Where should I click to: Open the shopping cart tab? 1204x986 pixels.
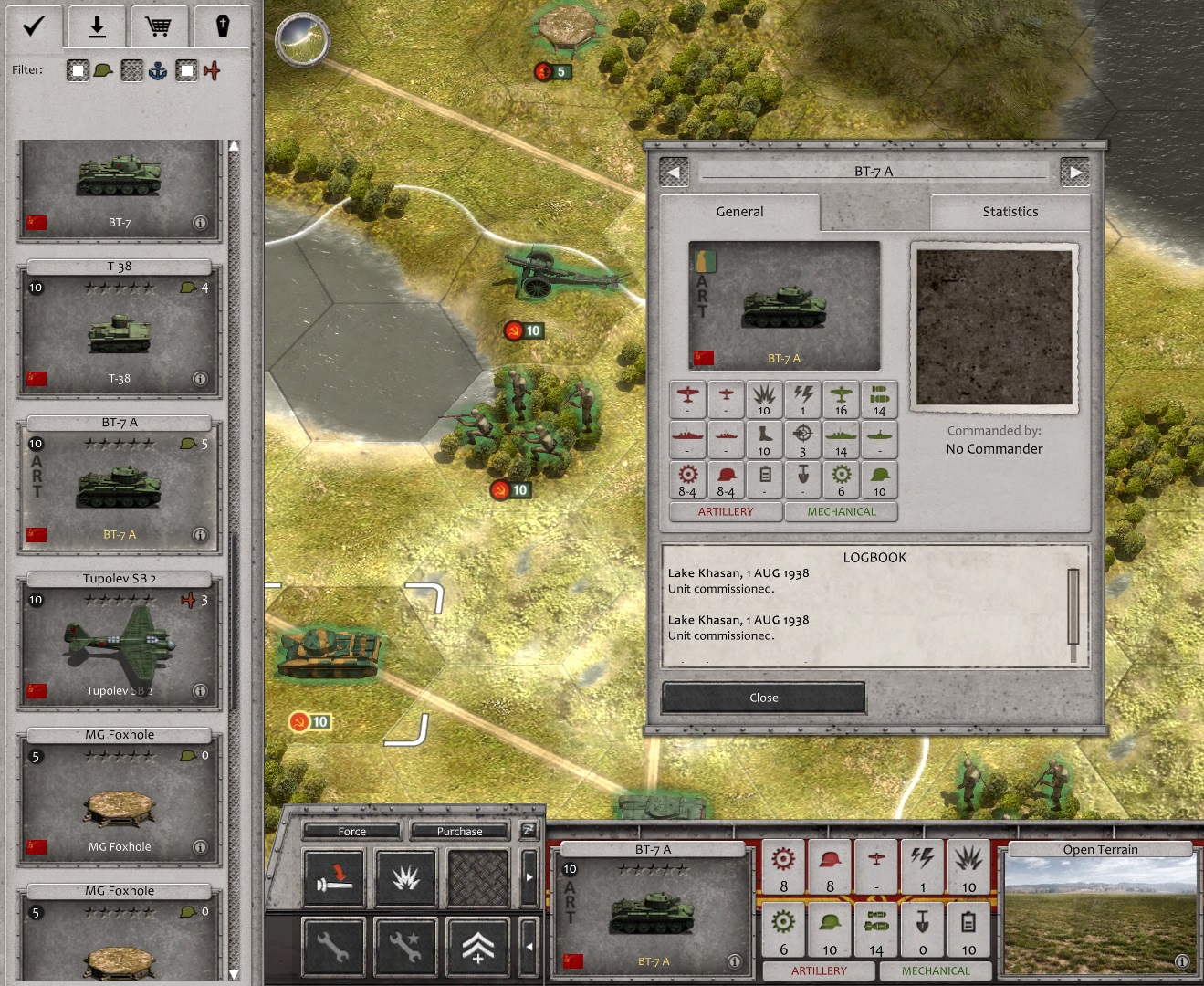[158, 26]
